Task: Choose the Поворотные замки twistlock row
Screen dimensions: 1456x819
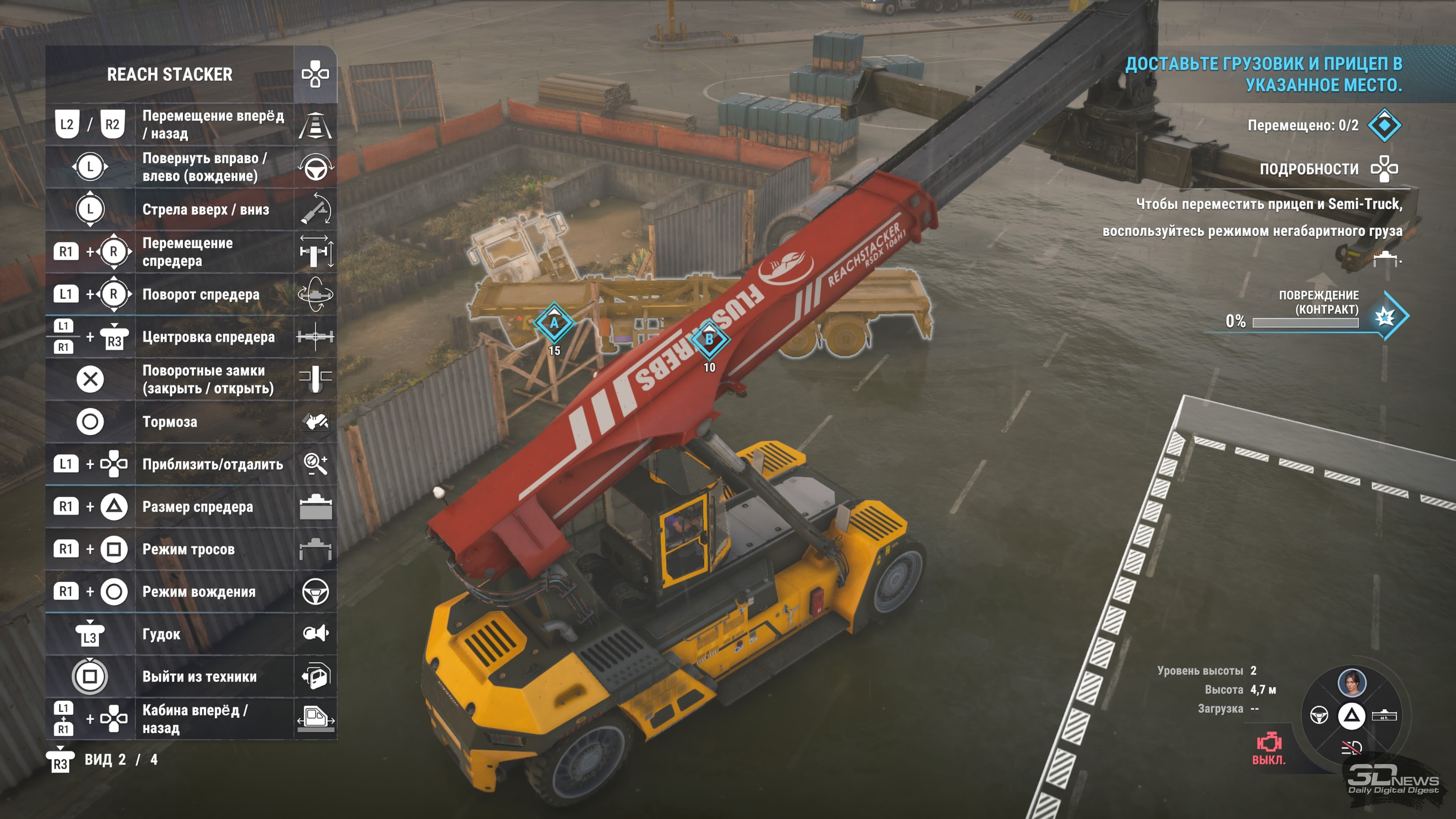Action: point(191,379)
